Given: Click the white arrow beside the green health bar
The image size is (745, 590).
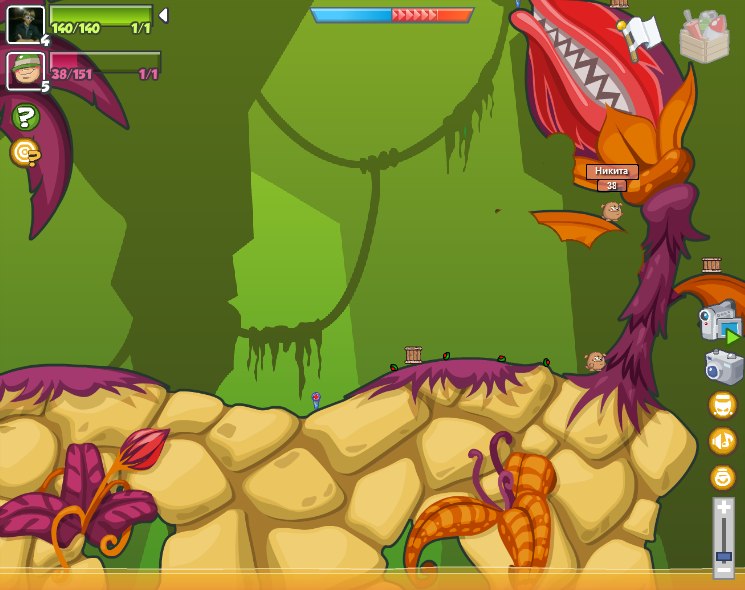Looking at the screenshot, I should pyautogui.click(x=163, y=15).
